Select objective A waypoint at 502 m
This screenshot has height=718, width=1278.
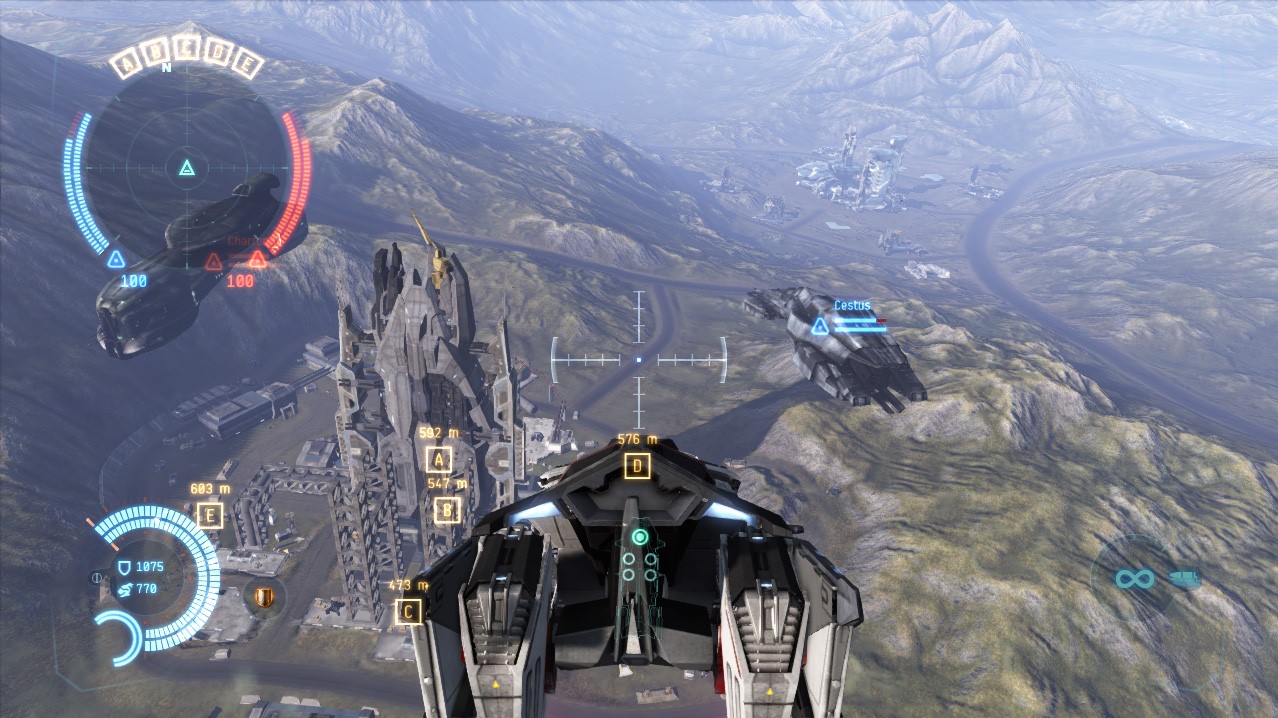[x=438, y=460]
